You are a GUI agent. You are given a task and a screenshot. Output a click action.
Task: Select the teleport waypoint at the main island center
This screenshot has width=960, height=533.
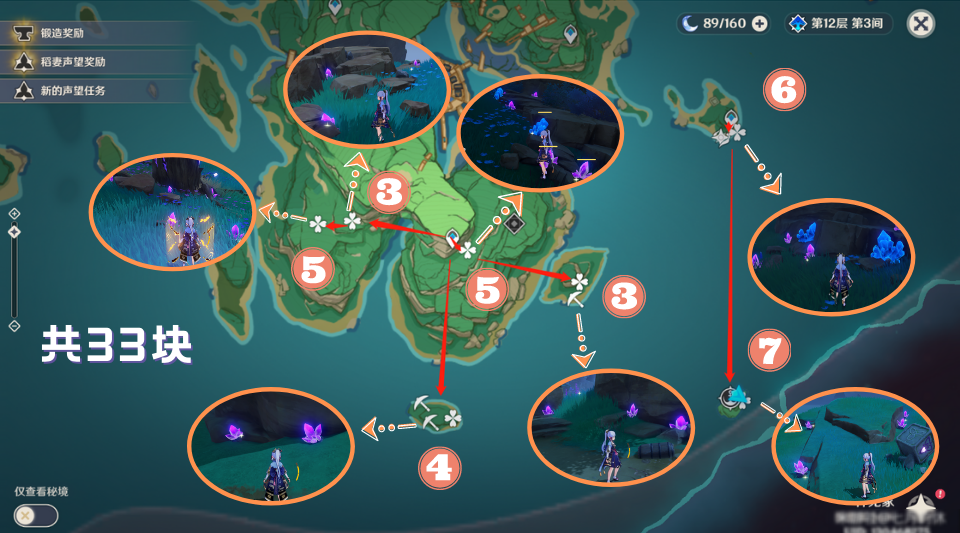tap(453, 237)
